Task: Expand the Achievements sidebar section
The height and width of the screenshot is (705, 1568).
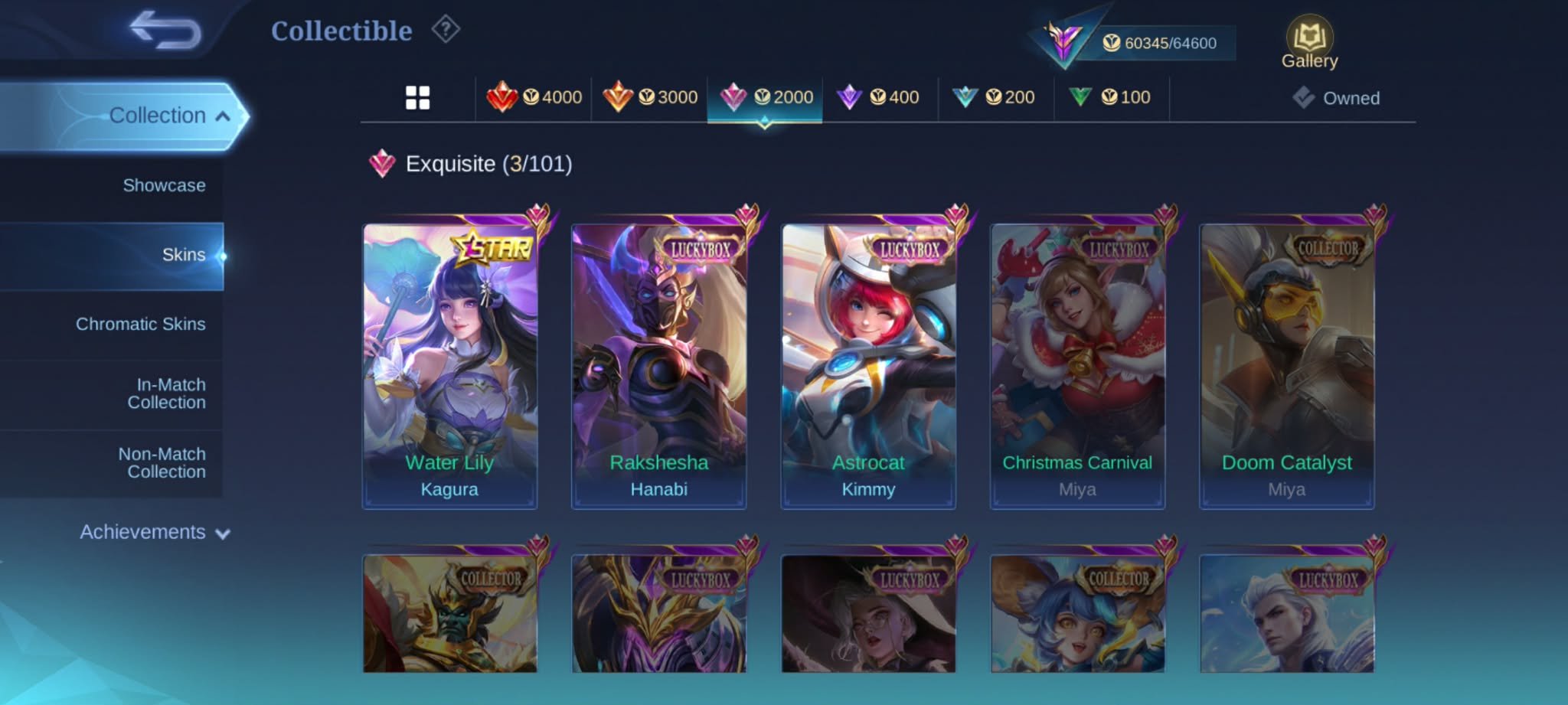Action: point(142,532)
